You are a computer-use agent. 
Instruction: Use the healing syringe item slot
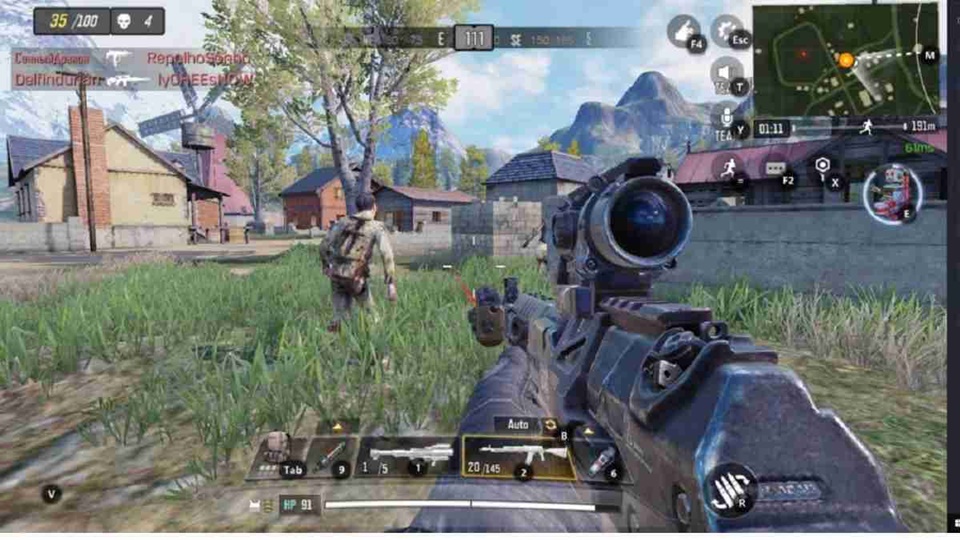pyautogui.click(x=331, y=457)
